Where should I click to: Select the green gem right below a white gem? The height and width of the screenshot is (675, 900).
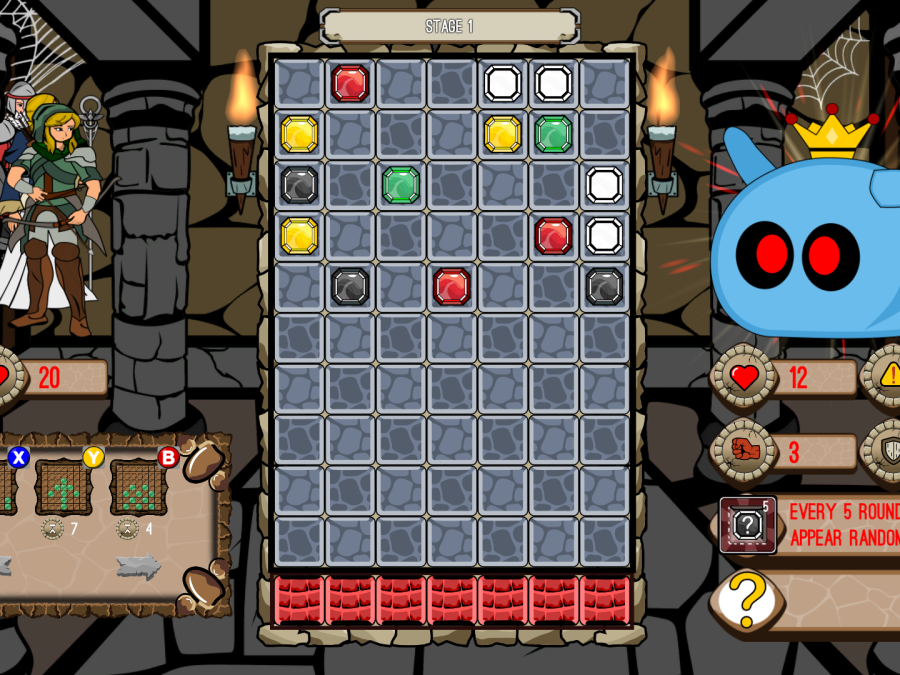tap(553, 134)
